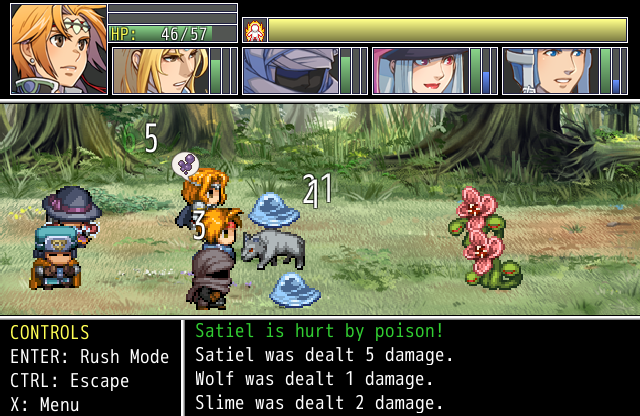Screen dimensions: 640x416
Task: Select the large orange-haired hero portrait
Action: (x=58, y=49)
